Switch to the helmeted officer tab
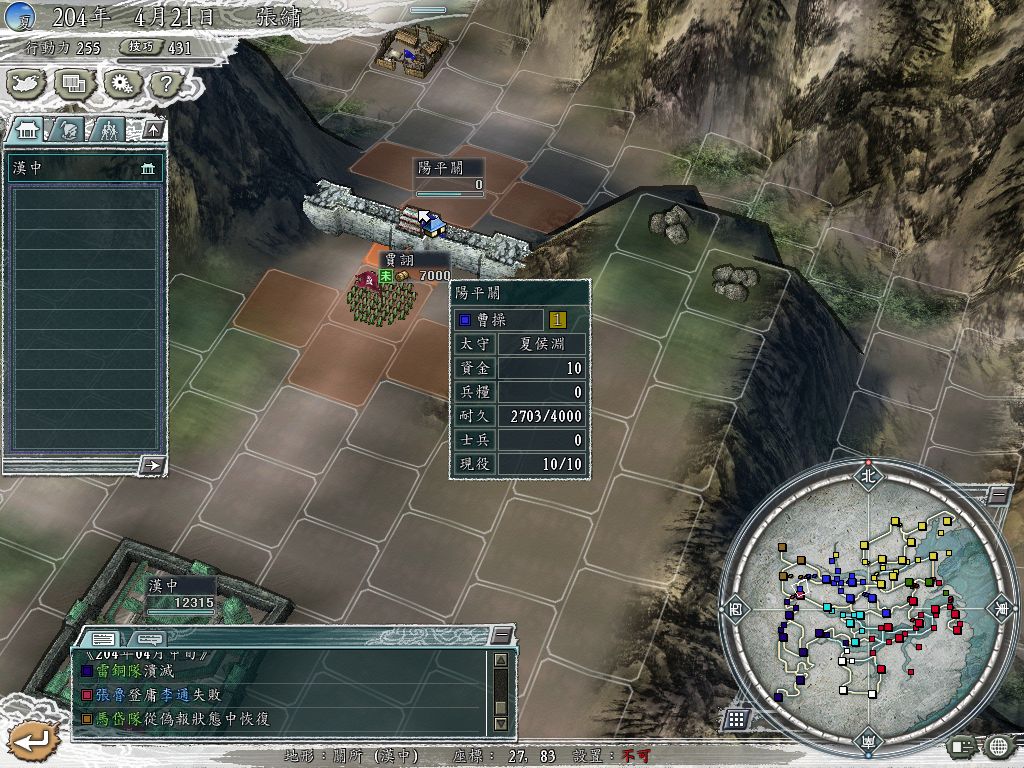 point(69,129)
